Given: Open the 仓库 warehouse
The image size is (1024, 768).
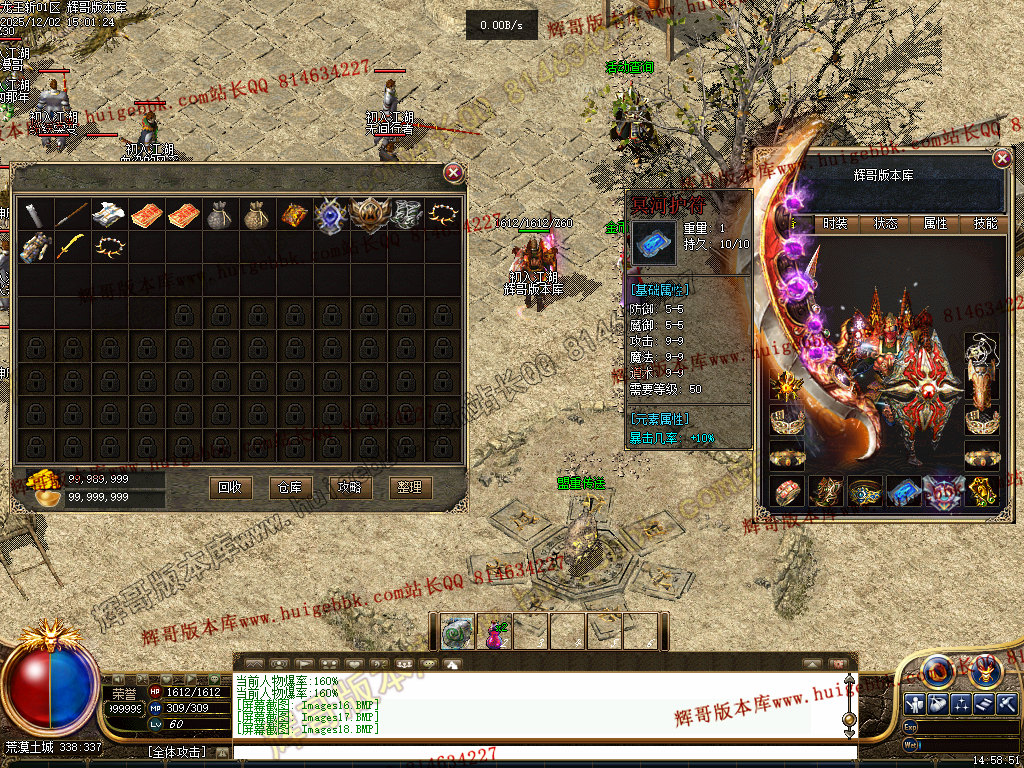Looking at the screenshot, I should click(290, 487).
